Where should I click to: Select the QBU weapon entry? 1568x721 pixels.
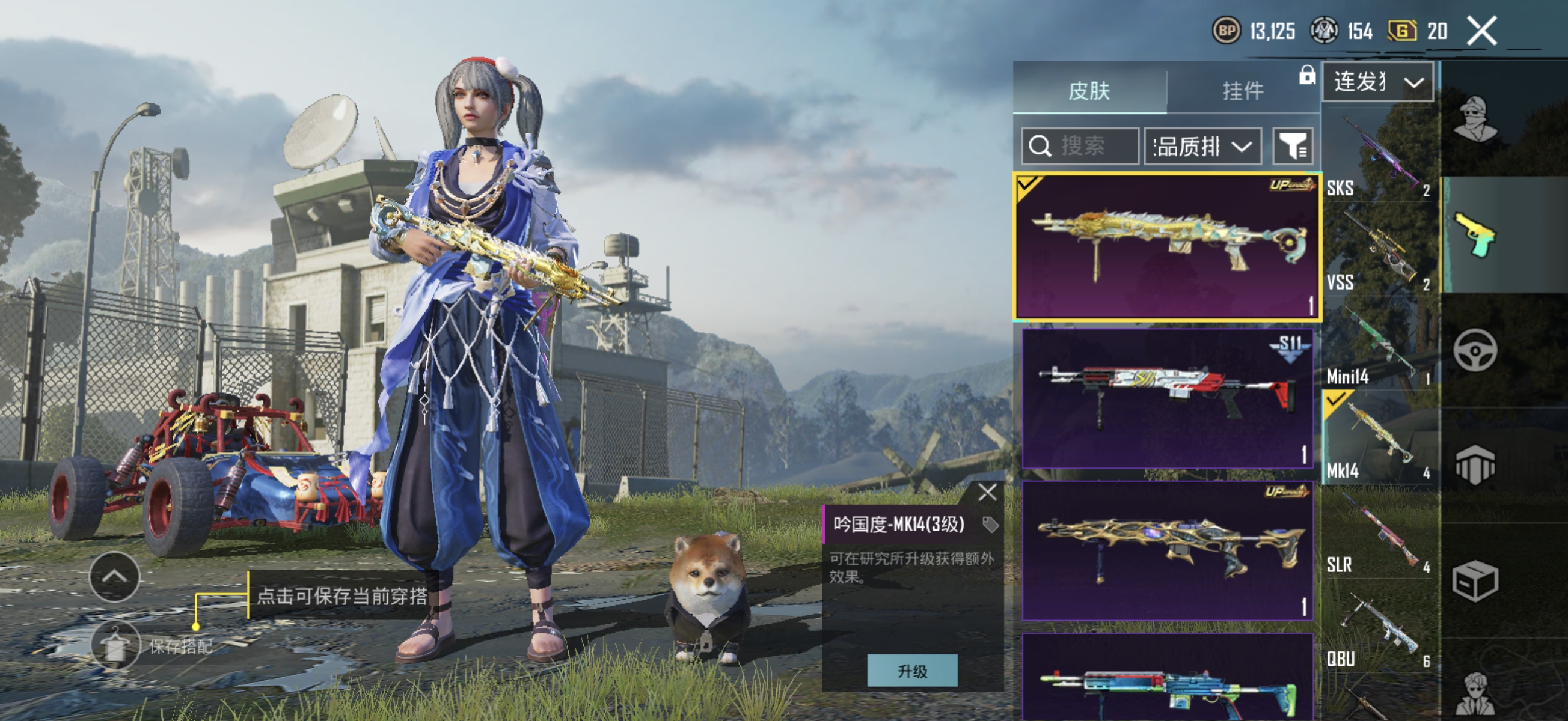(x=1379, y=627)
